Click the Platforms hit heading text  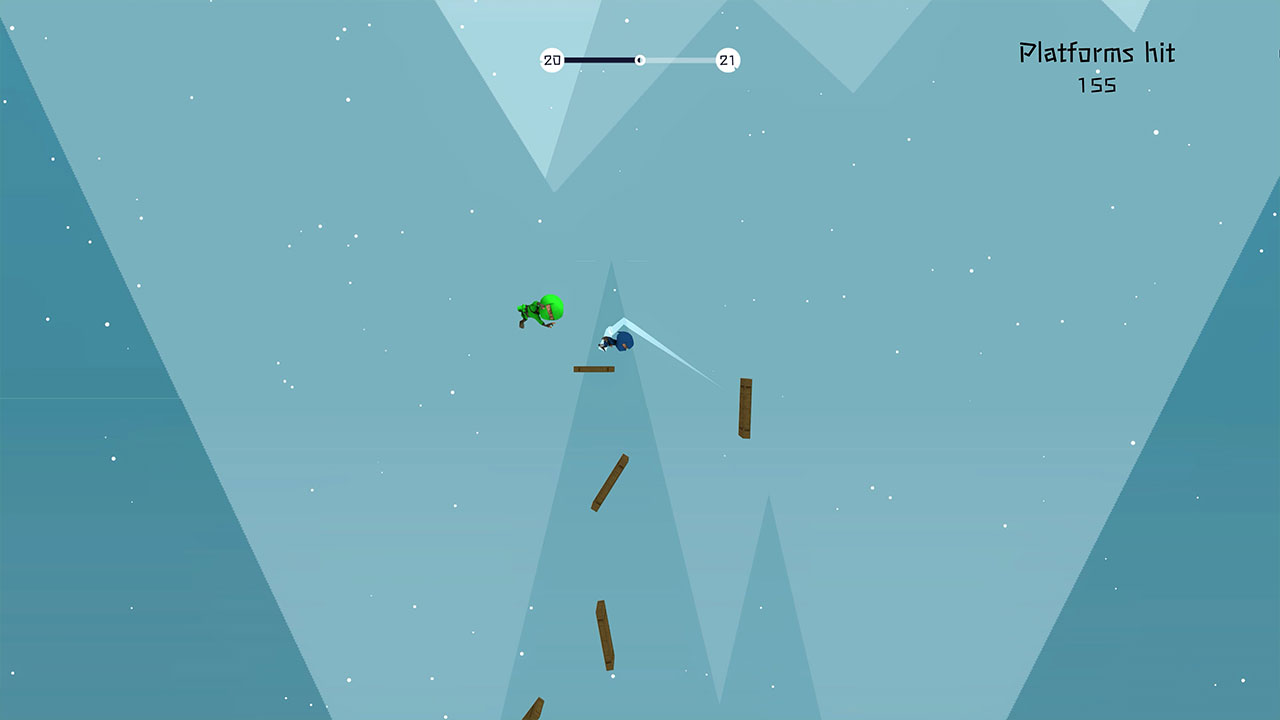(1097, 53)
